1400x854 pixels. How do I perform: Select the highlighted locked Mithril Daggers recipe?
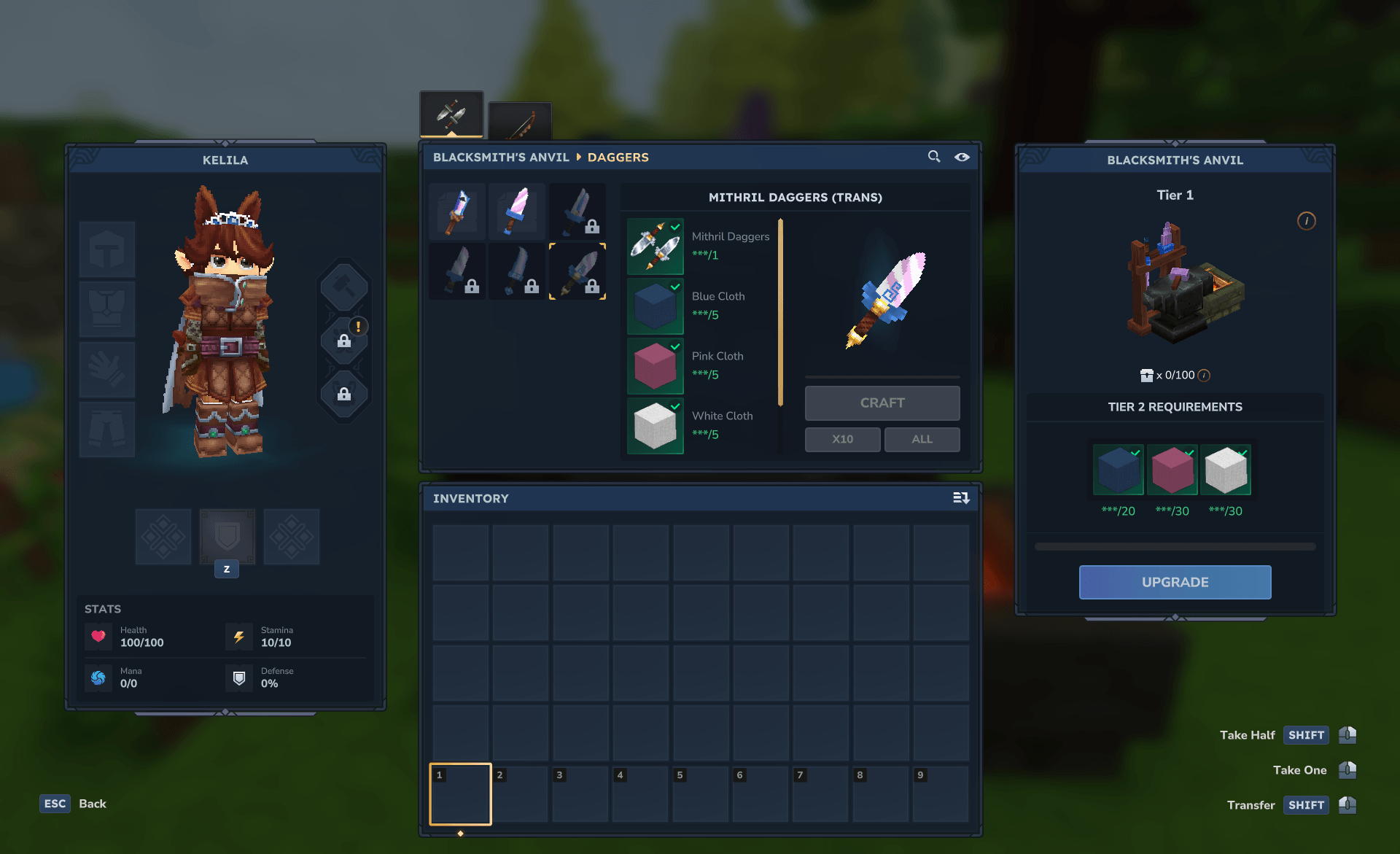577,271
